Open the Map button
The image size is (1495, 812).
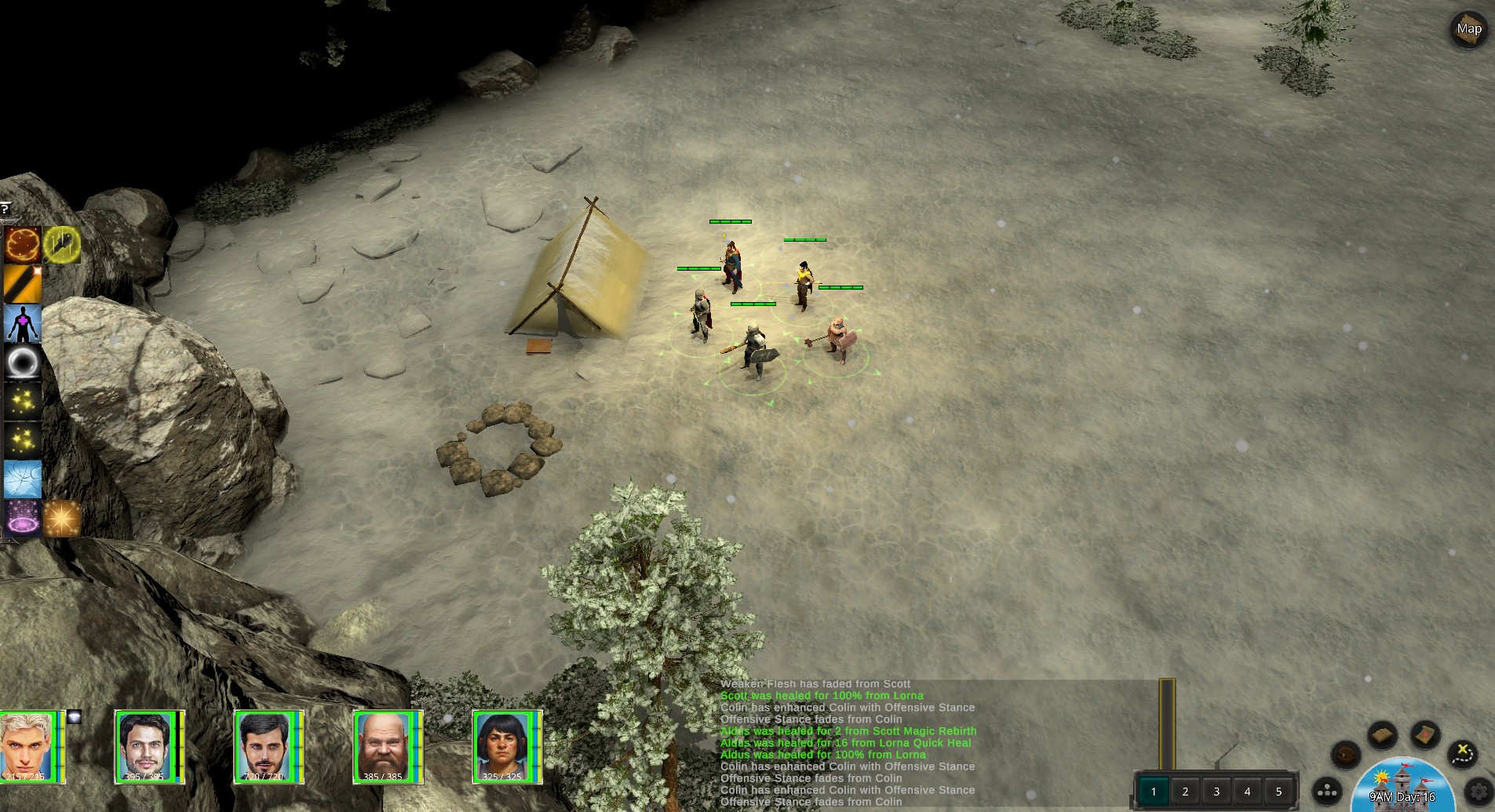point(1468,30)
